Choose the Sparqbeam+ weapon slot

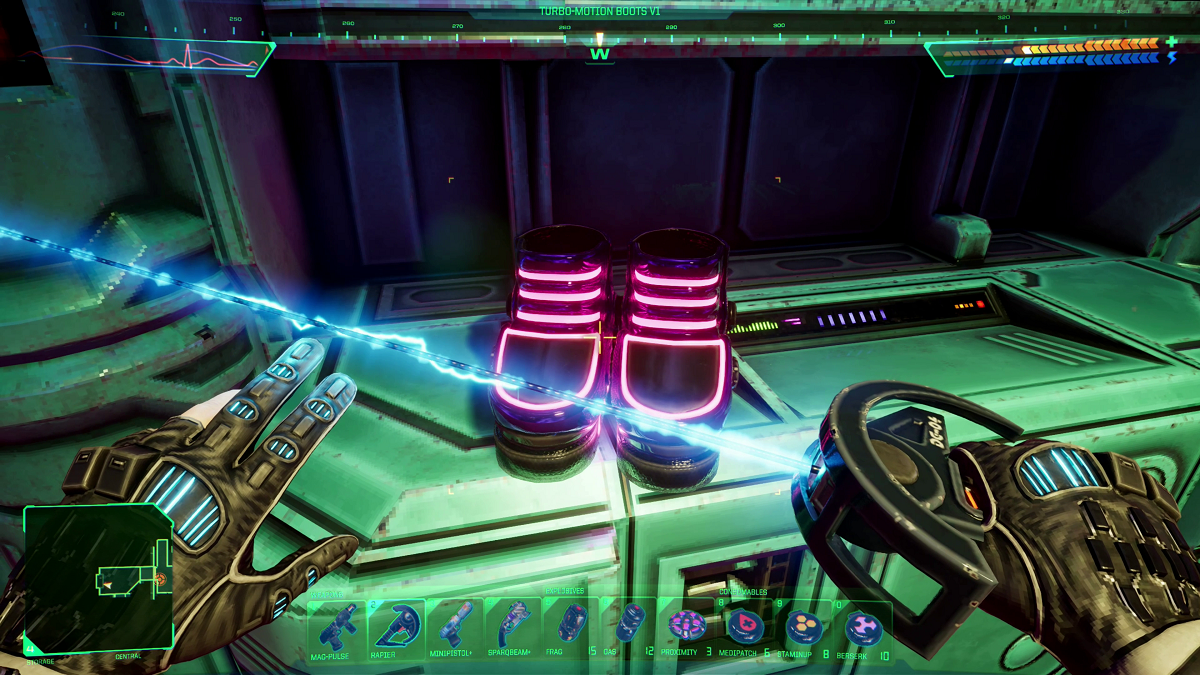[x=513, y=626]
